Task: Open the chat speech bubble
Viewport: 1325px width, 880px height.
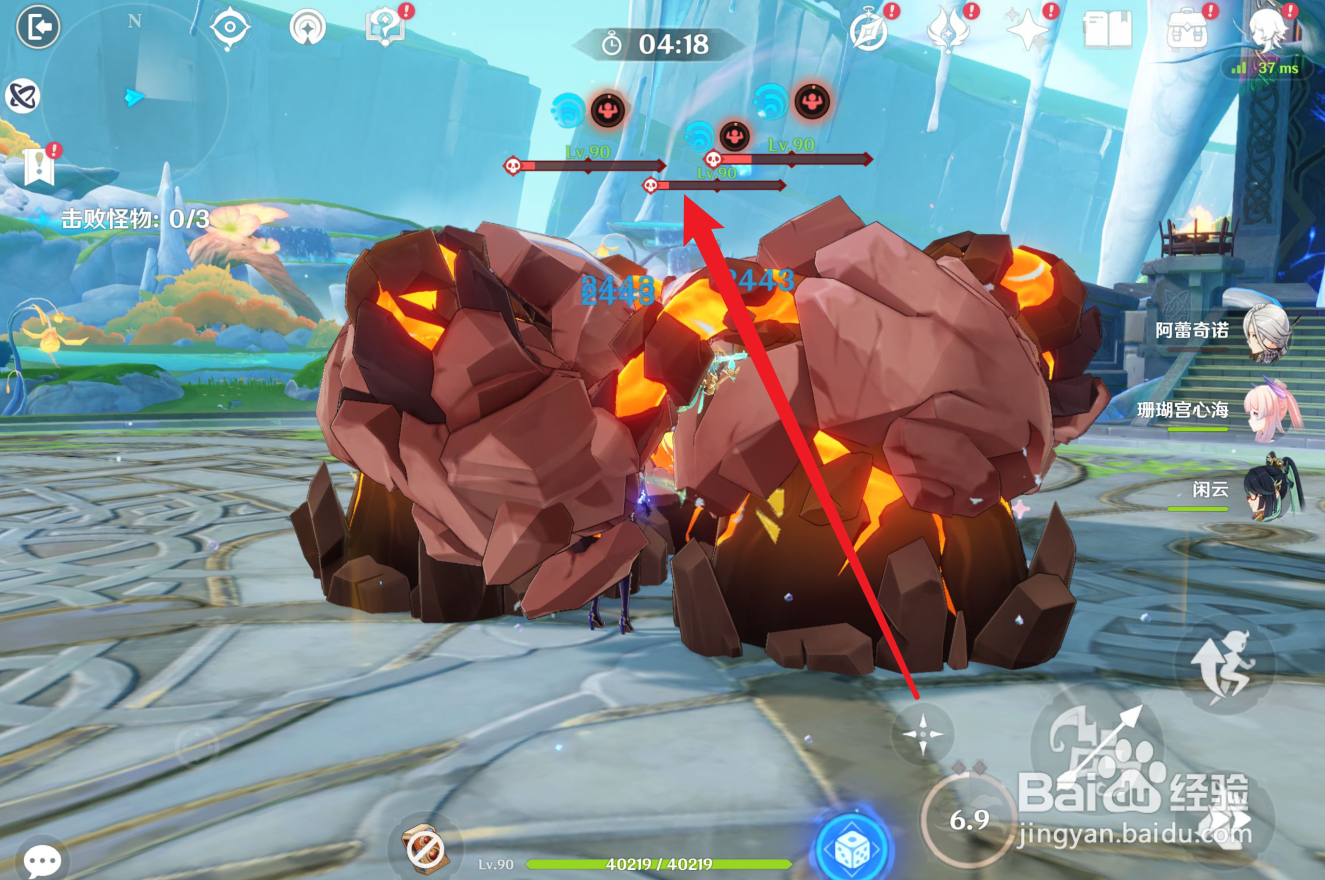Action: (x=42, y=859)
